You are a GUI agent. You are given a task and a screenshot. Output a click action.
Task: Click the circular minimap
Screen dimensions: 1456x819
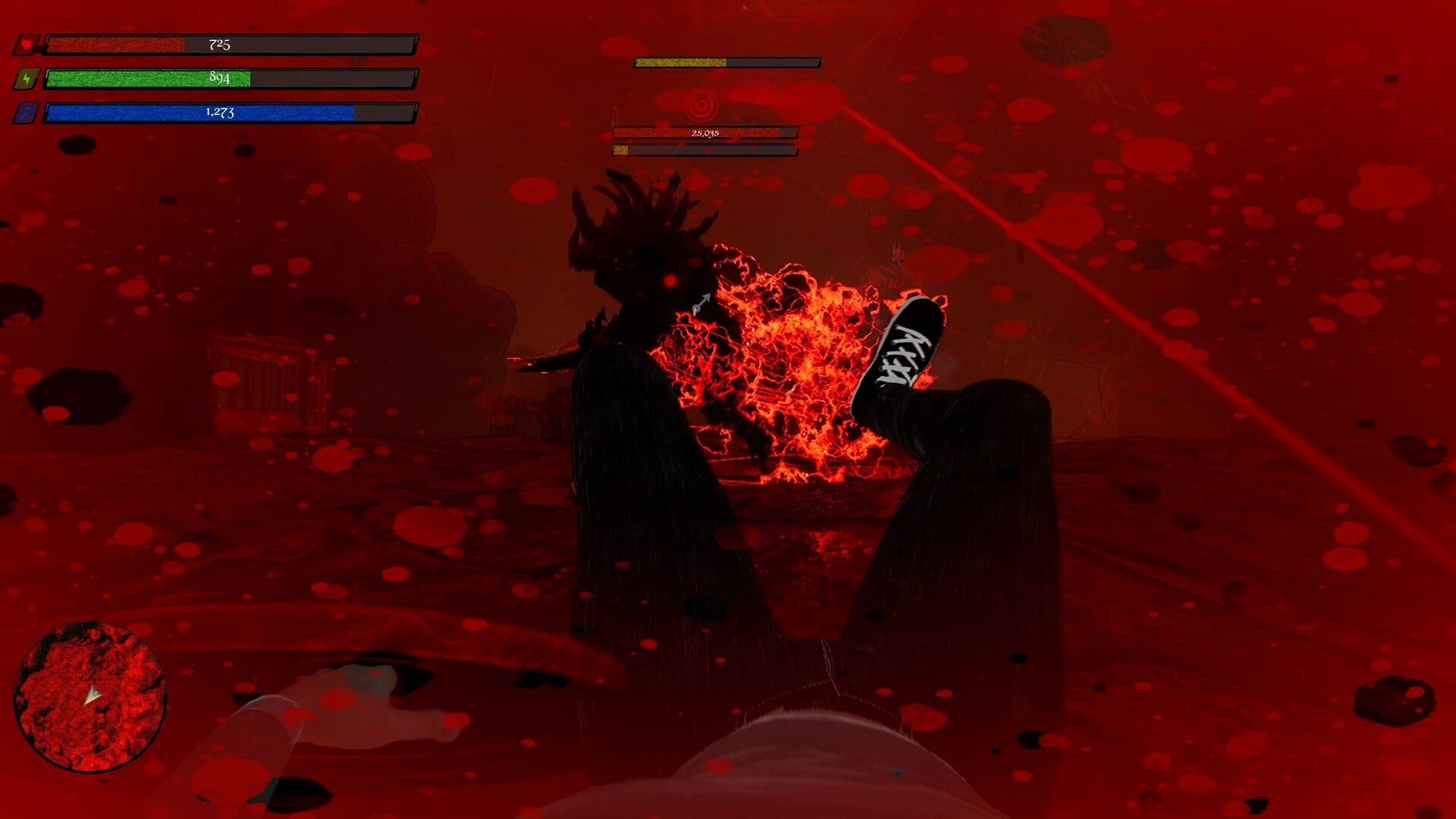(89, 696)
